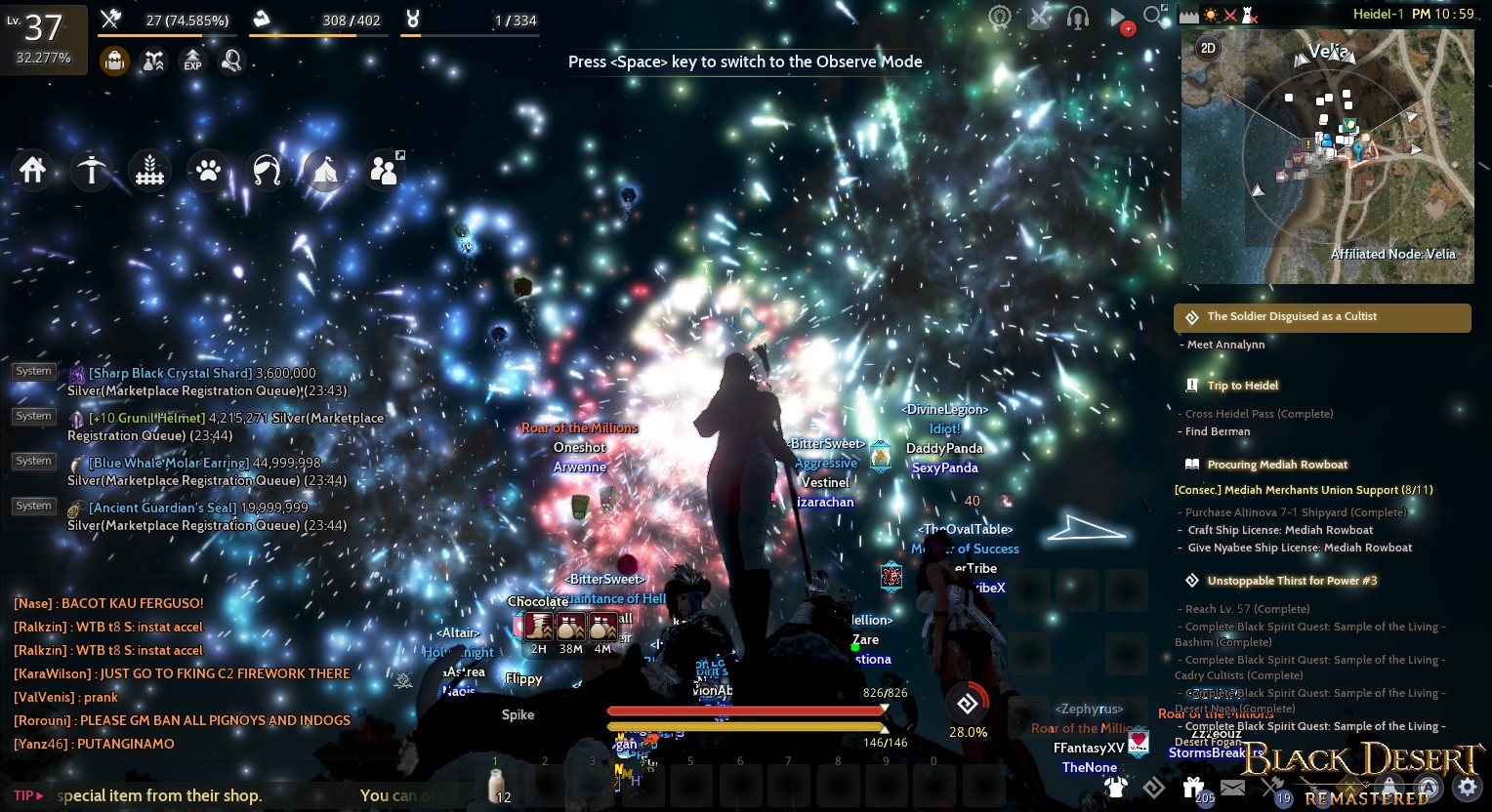Screen dimensions: 1492x812
Task: Open the beauty salon wig icon
Action: [266, 170]
